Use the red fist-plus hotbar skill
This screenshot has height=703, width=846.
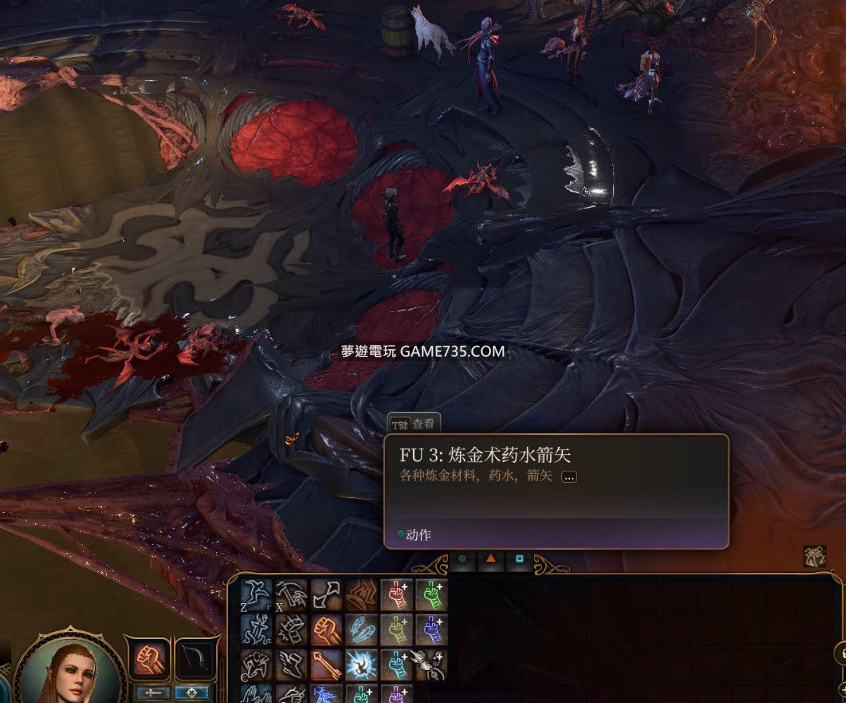[x=397, y=595]
